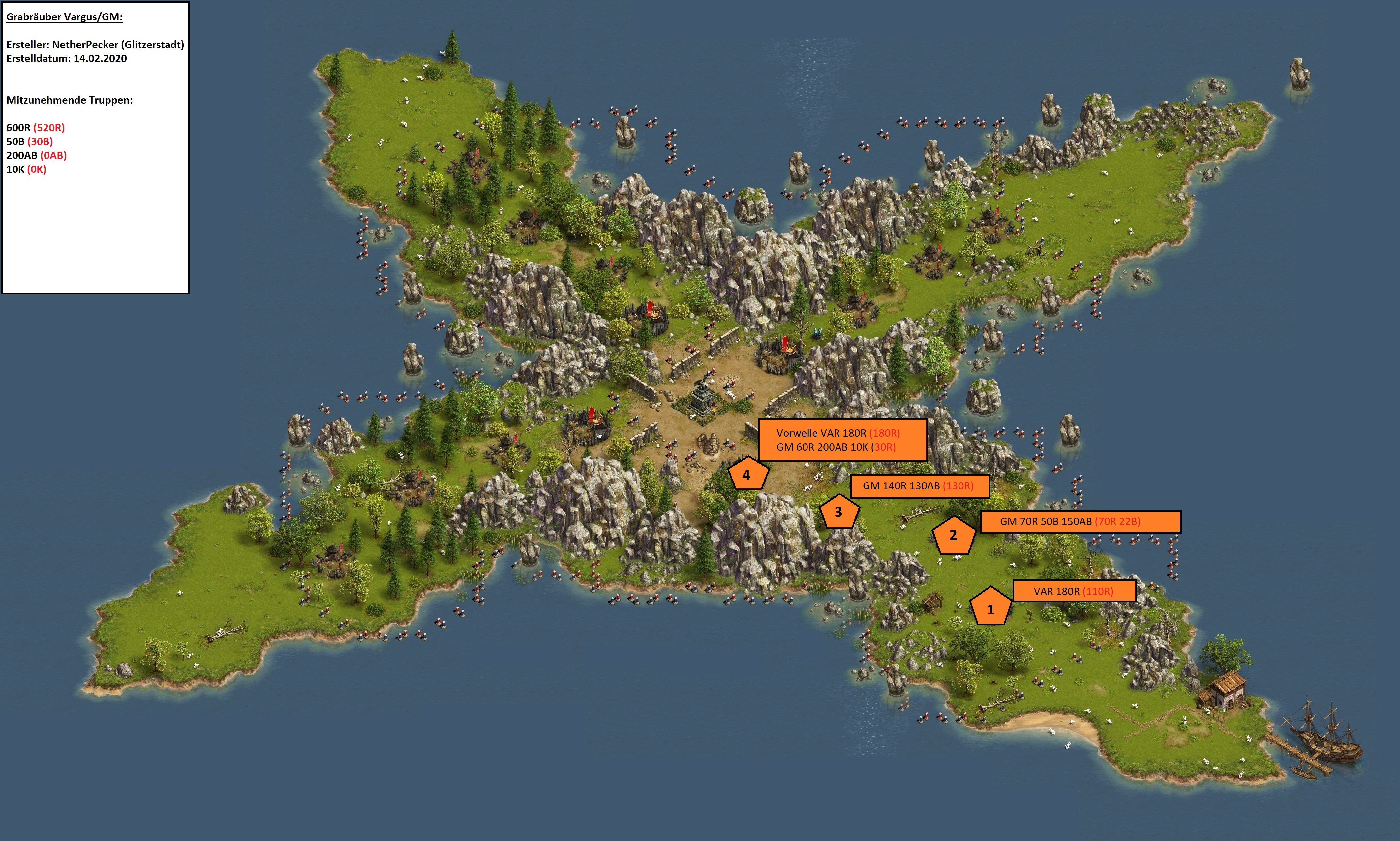1400x841 pixels.
Task: Select the 'Vorwelle VAR 180R' label box
Action: [x=842, y=440]
